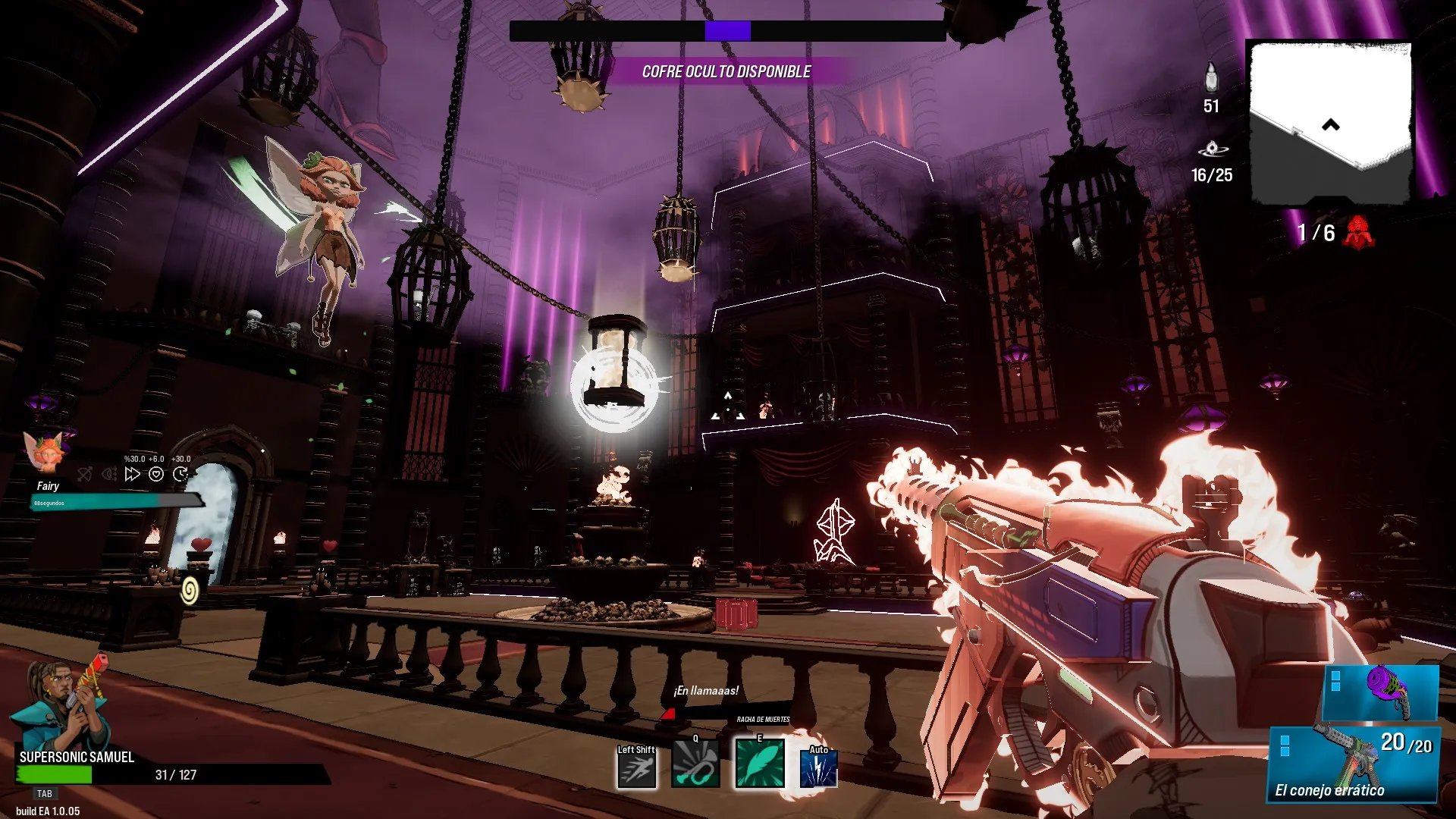The height and width of the screenshot is (819, 1456).
Task: Switch to the purple secondary weapon slot
Action: pyautogui.click(x=1380, y=692)
